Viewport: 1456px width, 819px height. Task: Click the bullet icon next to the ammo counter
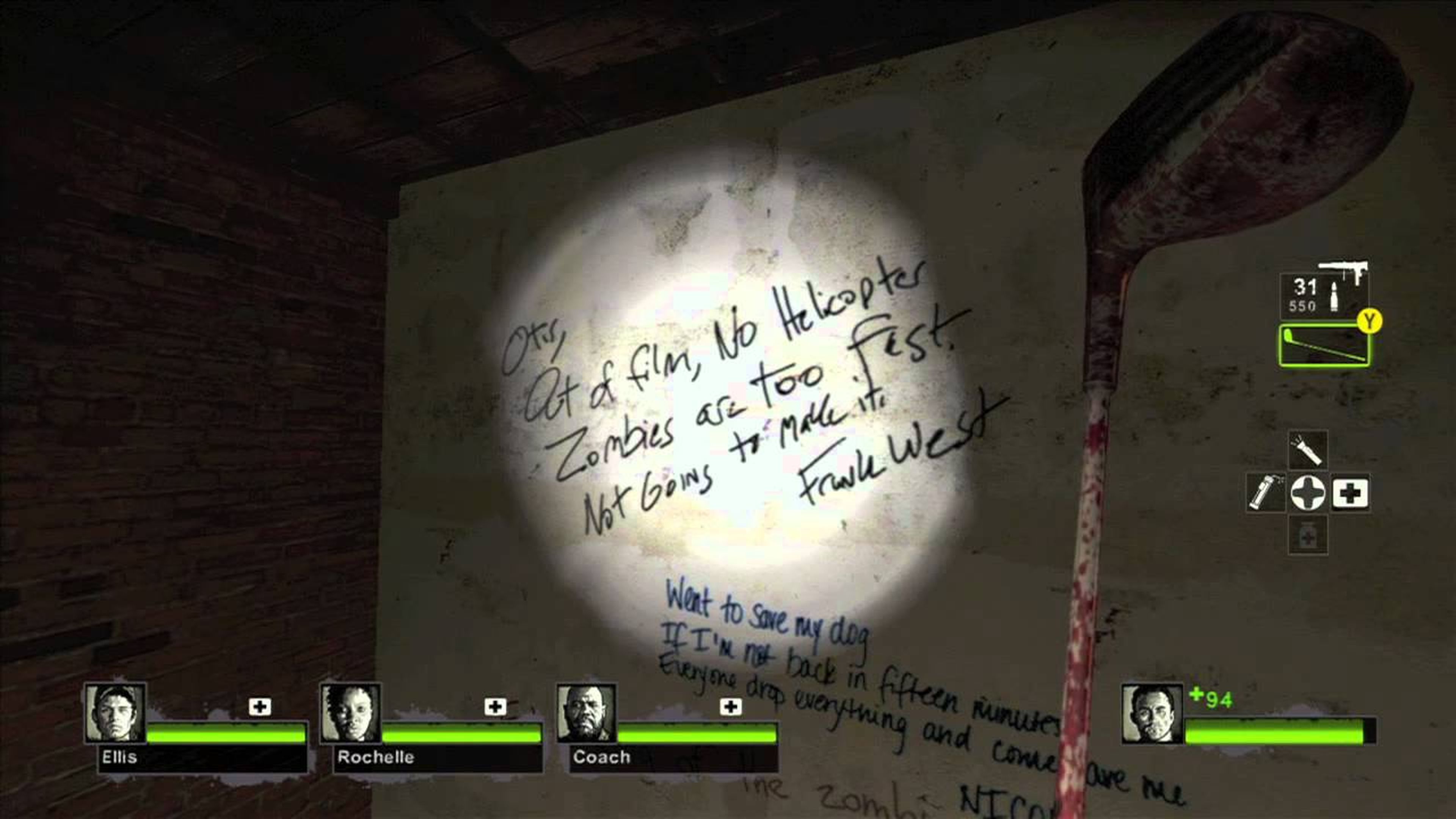click(1334, 296)
